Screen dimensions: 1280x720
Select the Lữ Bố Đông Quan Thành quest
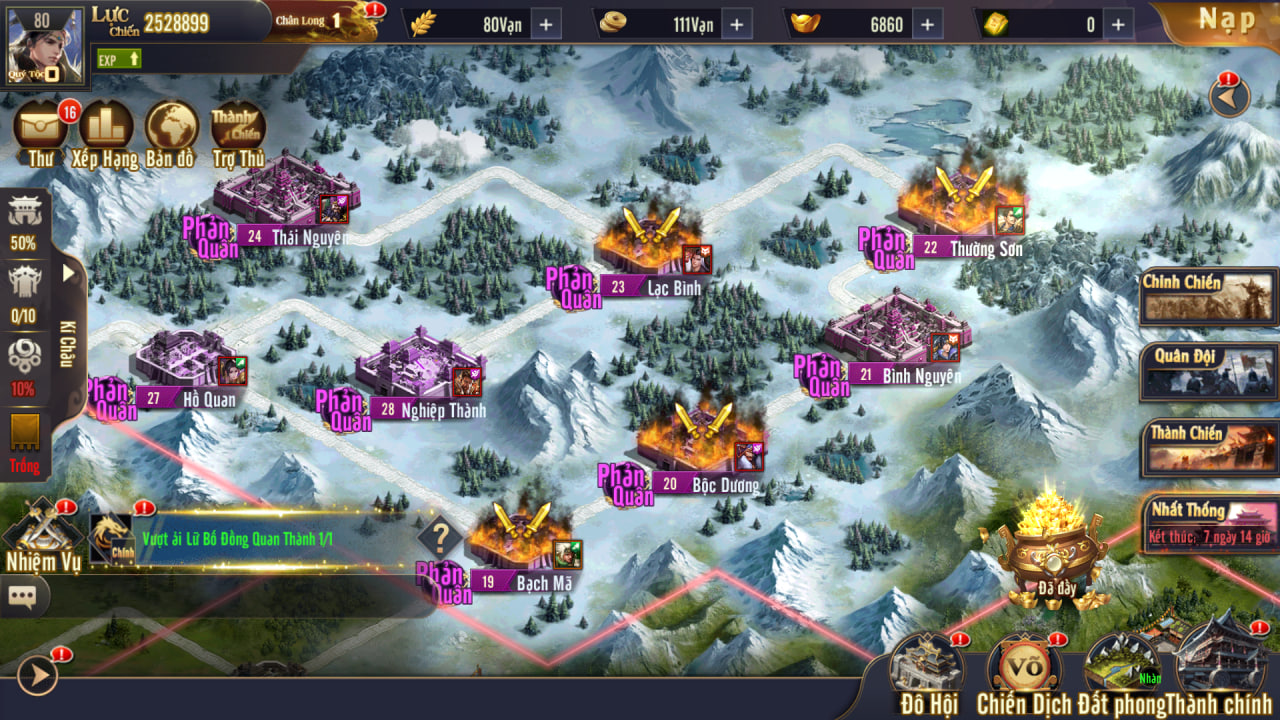tap(237, 539)
